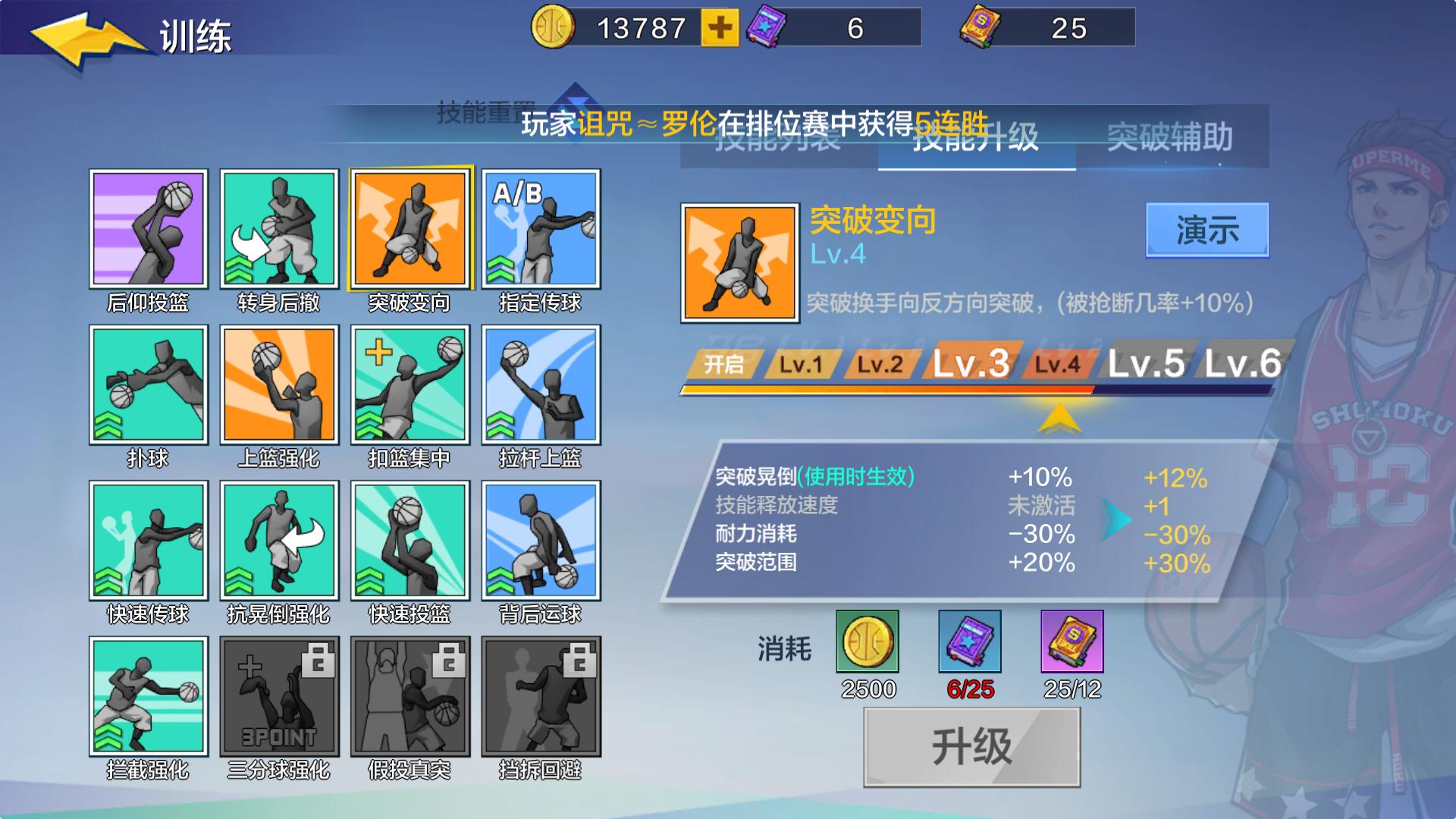The height and width of the screenshot is (819, 1456).
Task: Open the 突破辅助 tab
Action: tap(1172, 140)
